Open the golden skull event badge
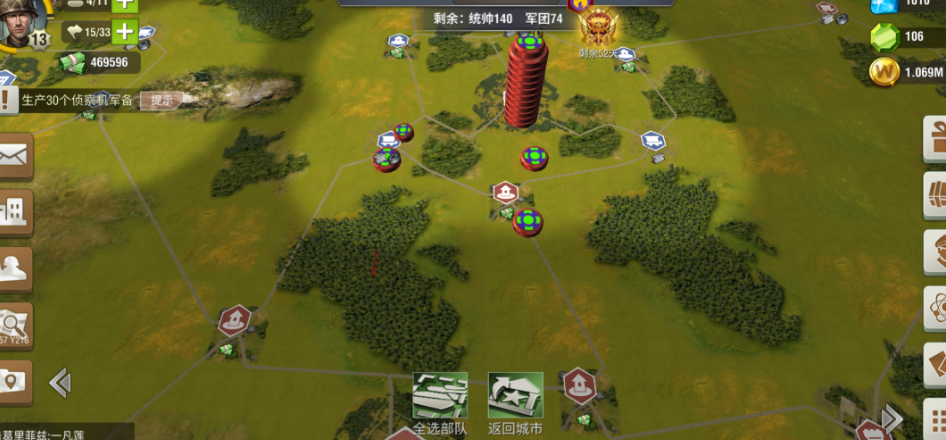The image size is (946, 440). (x=600, y=35)
